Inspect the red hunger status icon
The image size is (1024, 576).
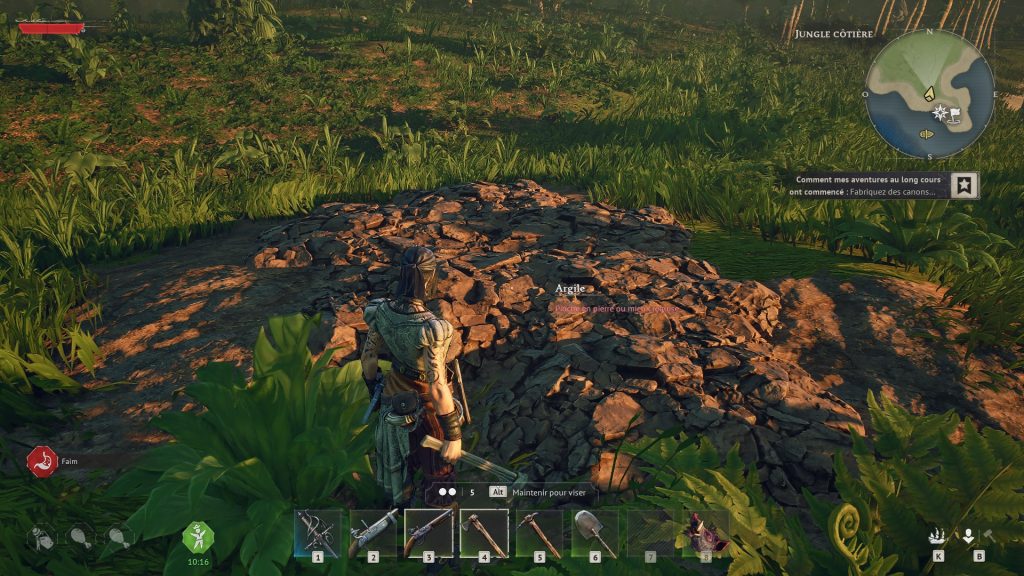pyautogui.click(x=42, y=462)
